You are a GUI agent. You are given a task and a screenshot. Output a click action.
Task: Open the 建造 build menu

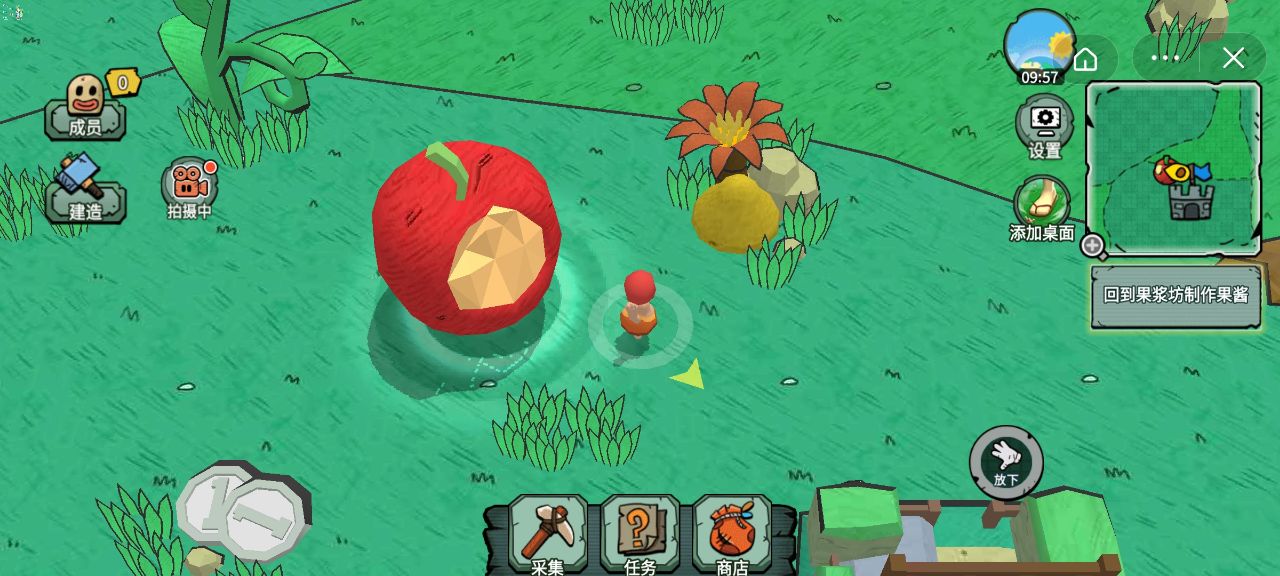pyautogui.click(x=85, y=190)
